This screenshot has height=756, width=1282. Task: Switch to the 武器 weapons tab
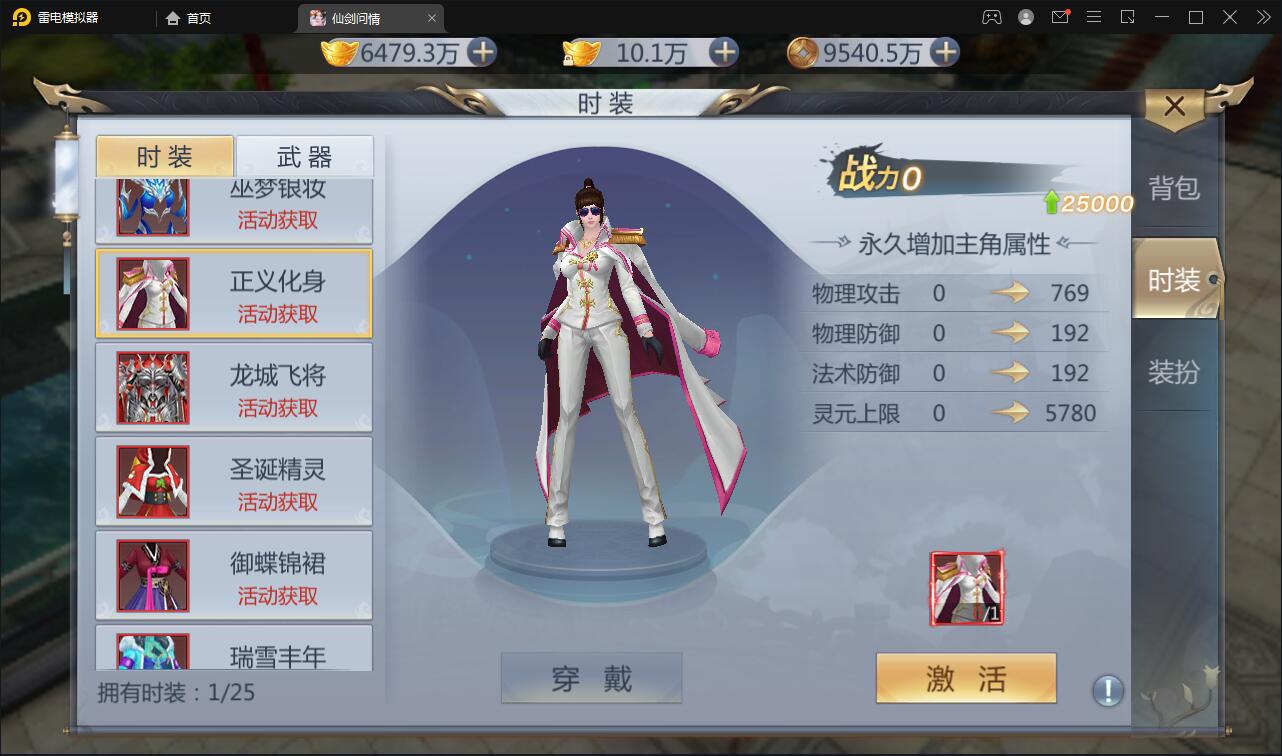(305, 156)
